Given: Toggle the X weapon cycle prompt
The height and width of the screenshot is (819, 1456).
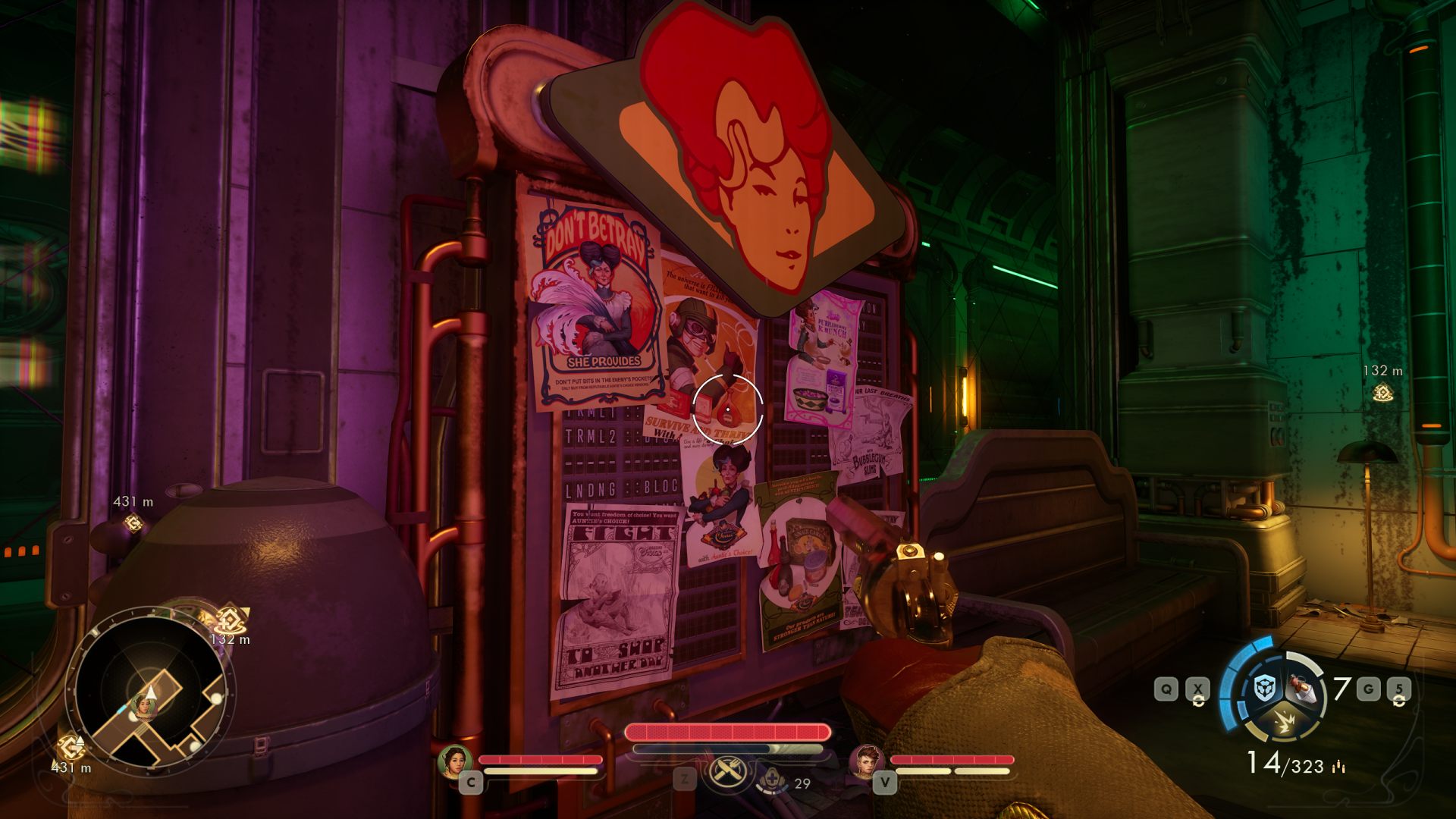Looking at the screenshot, I should click(x=1198, y=688).
